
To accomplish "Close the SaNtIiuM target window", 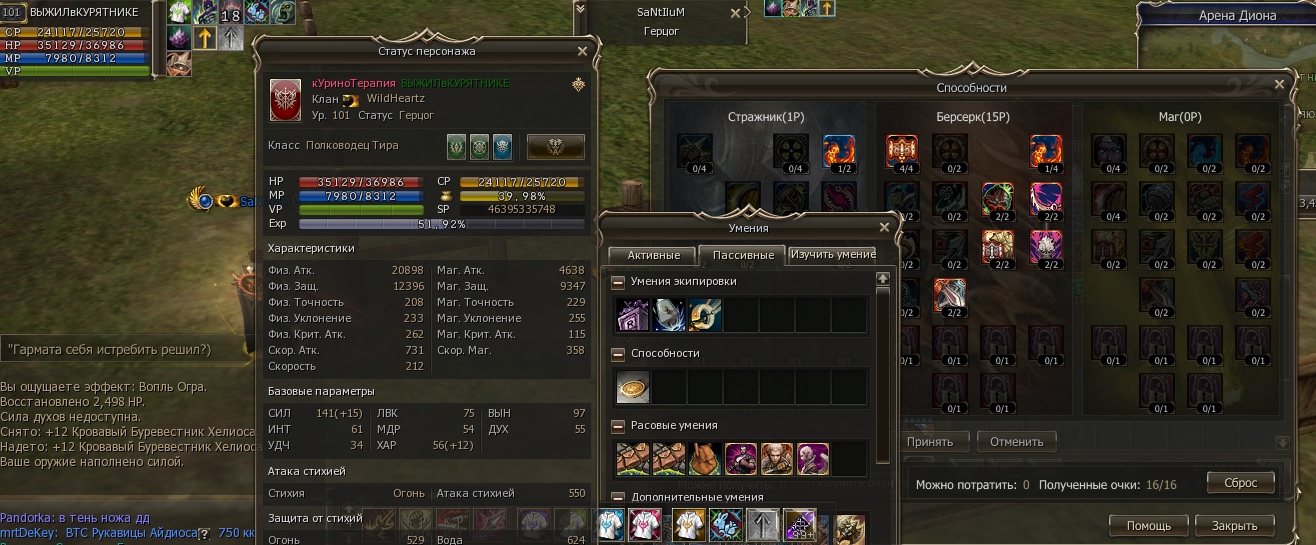I will point(736,14).
